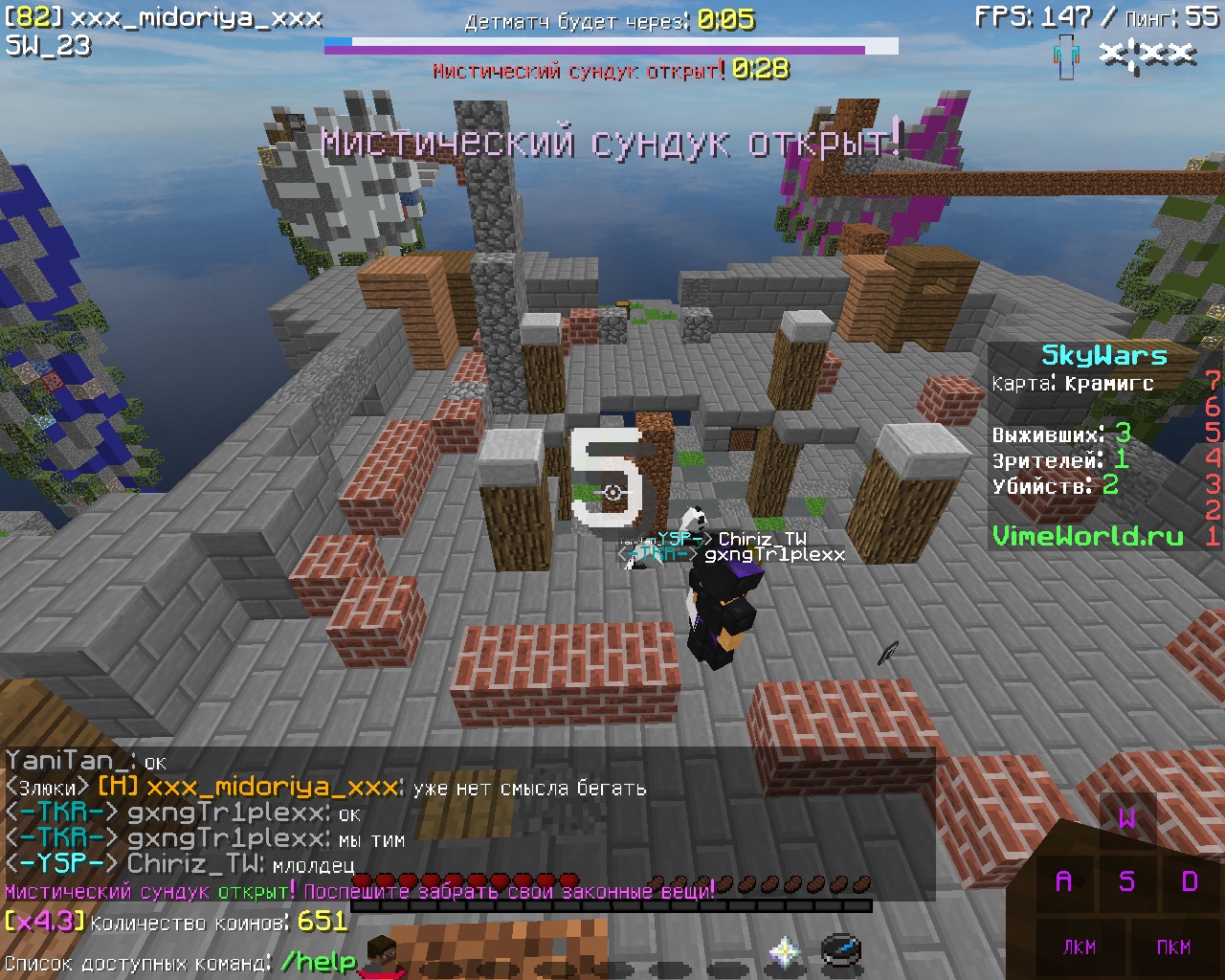The height and width of the screenshot is (980, 1225).
Task: Select the player head in the first hotbar slot
Action: (x=383, y=951)
